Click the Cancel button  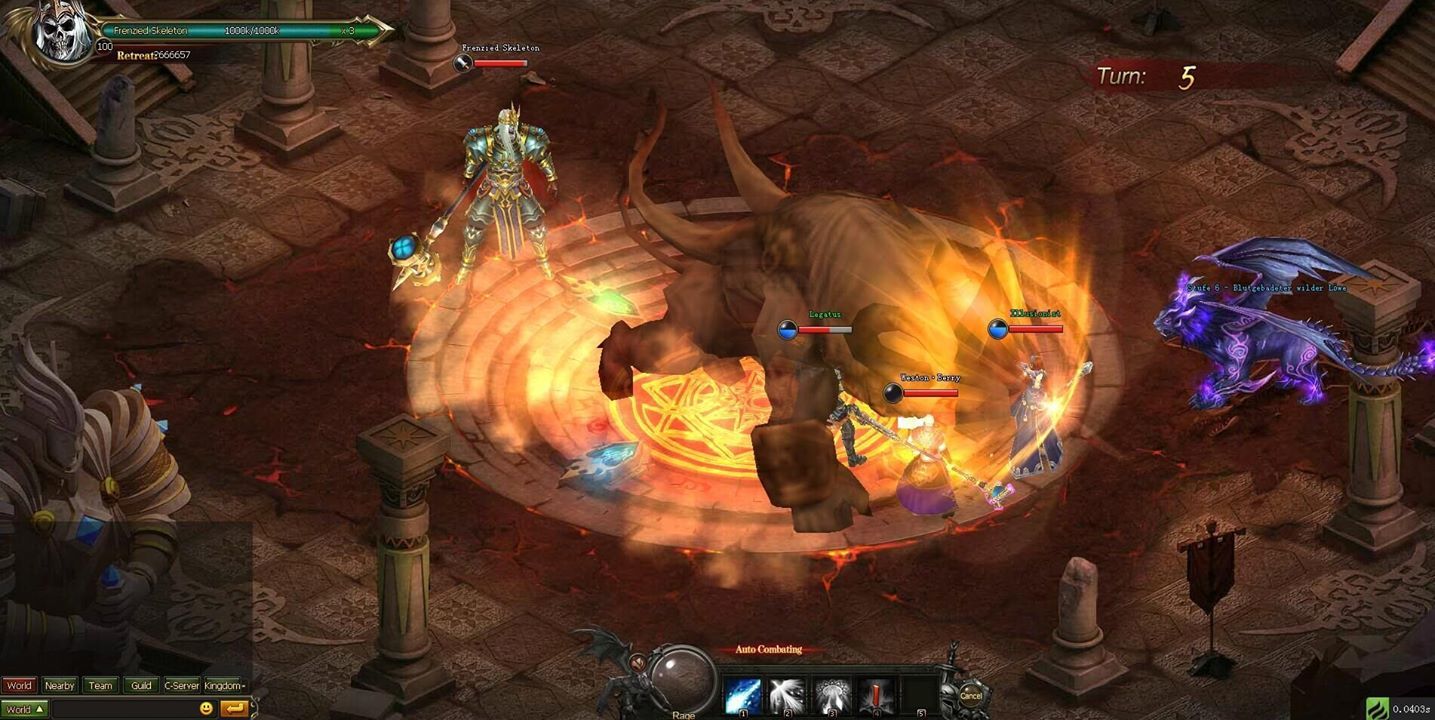point(969,692)
